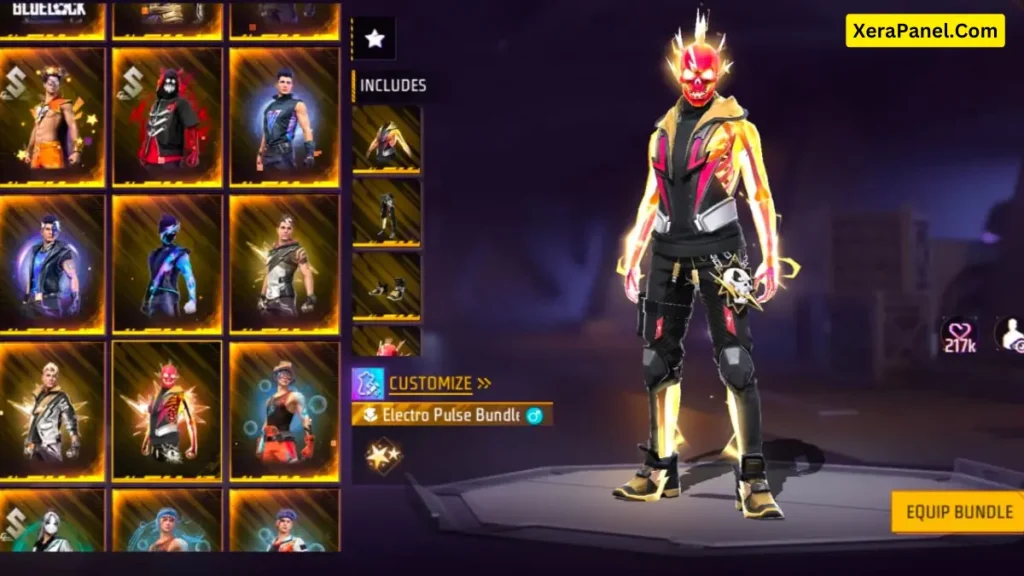Equip the selected bundle
Screen dimensions: 1024x576
[958, 512]
